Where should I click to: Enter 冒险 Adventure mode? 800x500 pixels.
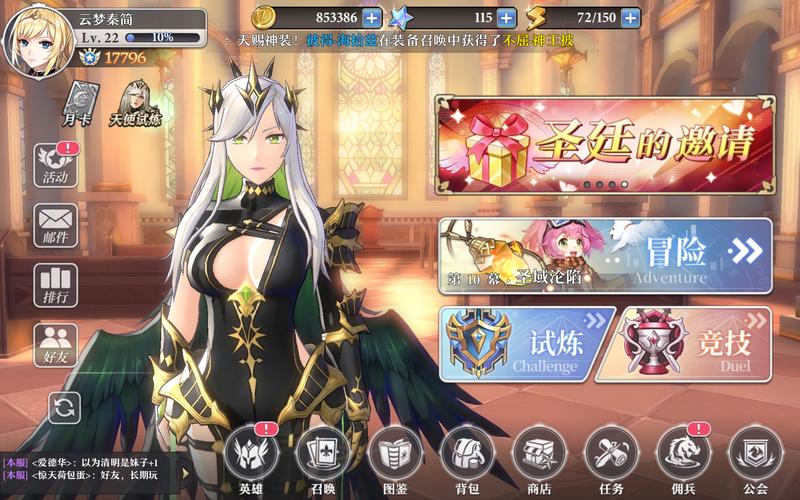(605, 256)
